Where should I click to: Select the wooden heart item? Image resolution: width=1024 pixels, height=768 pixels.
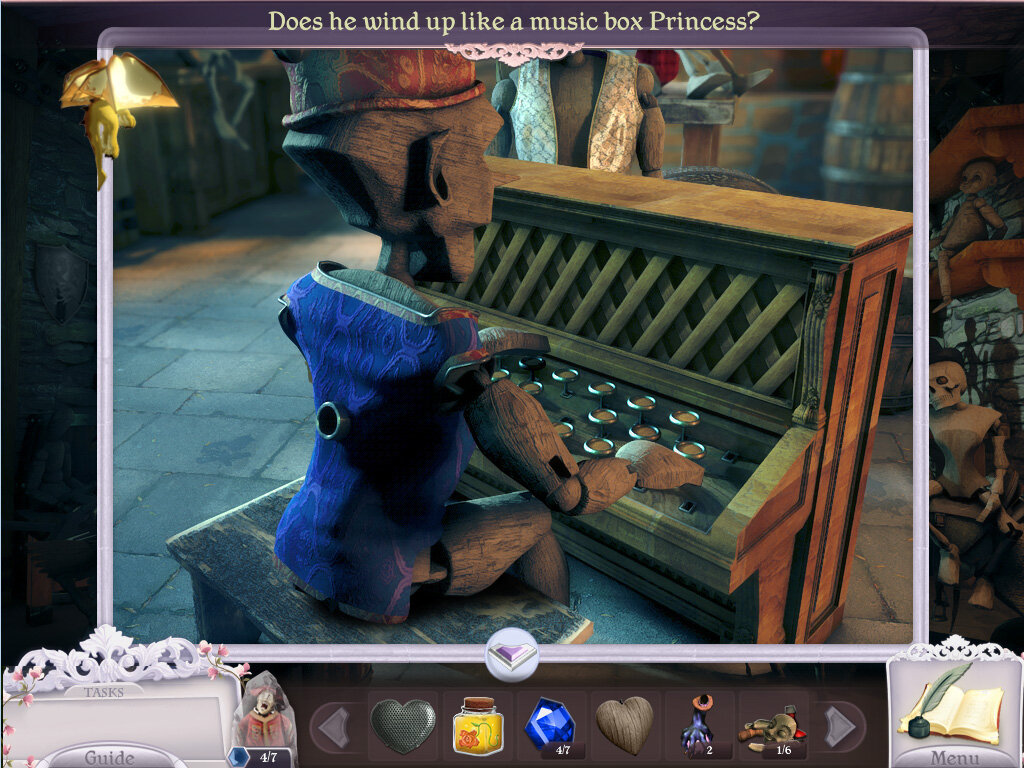click(625, 724)
